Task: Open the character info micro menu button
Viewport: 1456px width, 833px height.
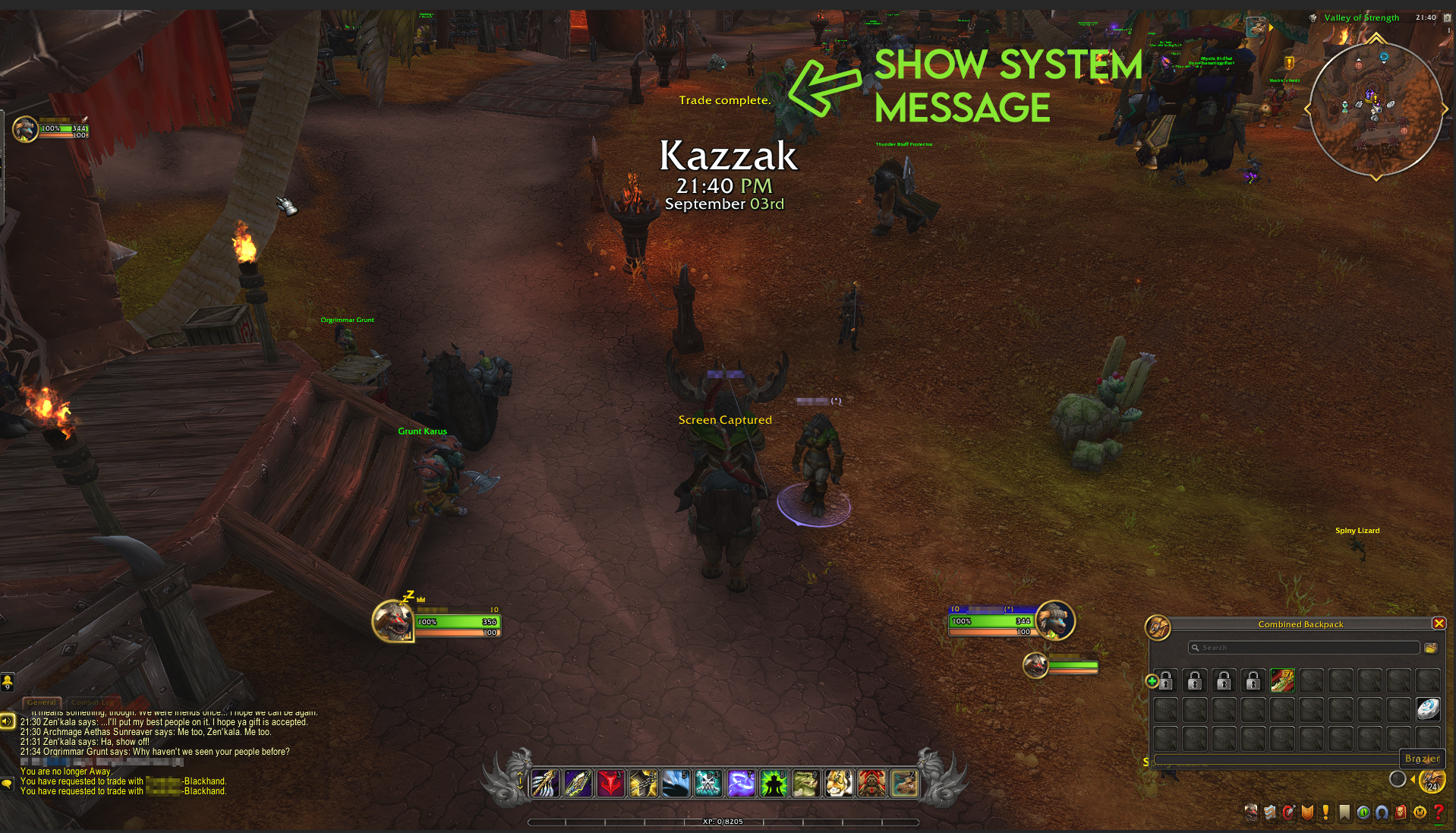Action: (1251, 812)
